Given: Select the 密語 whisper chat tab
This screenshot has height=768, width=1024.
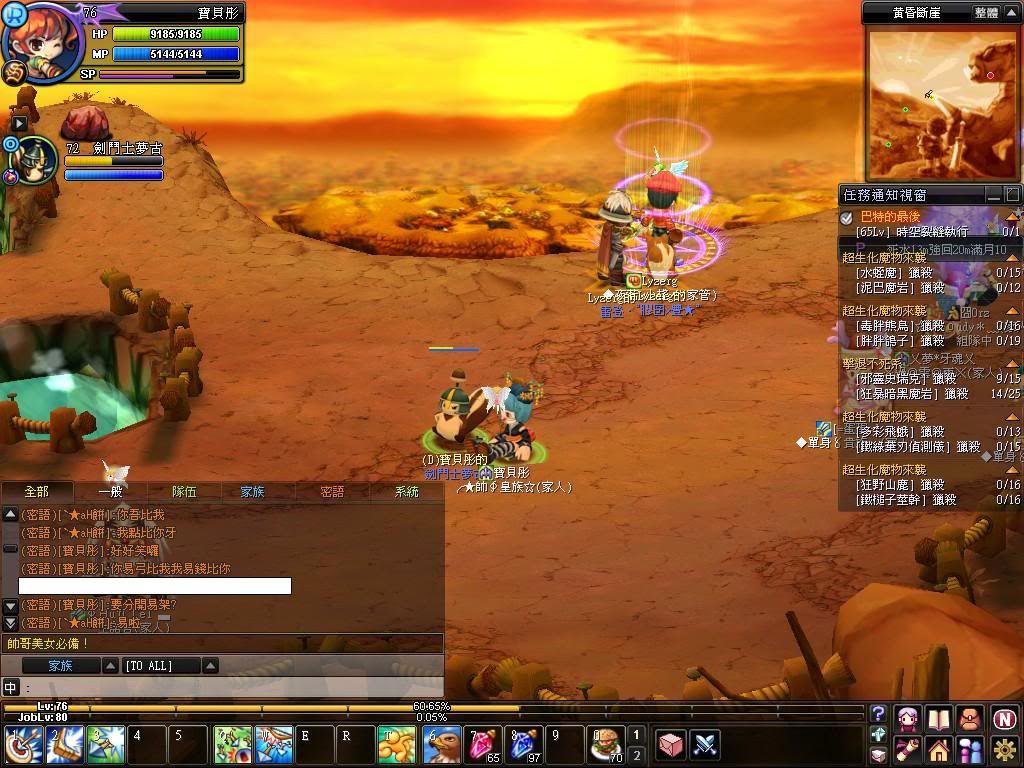Looking at the screenshot, I should coord(332,491).
